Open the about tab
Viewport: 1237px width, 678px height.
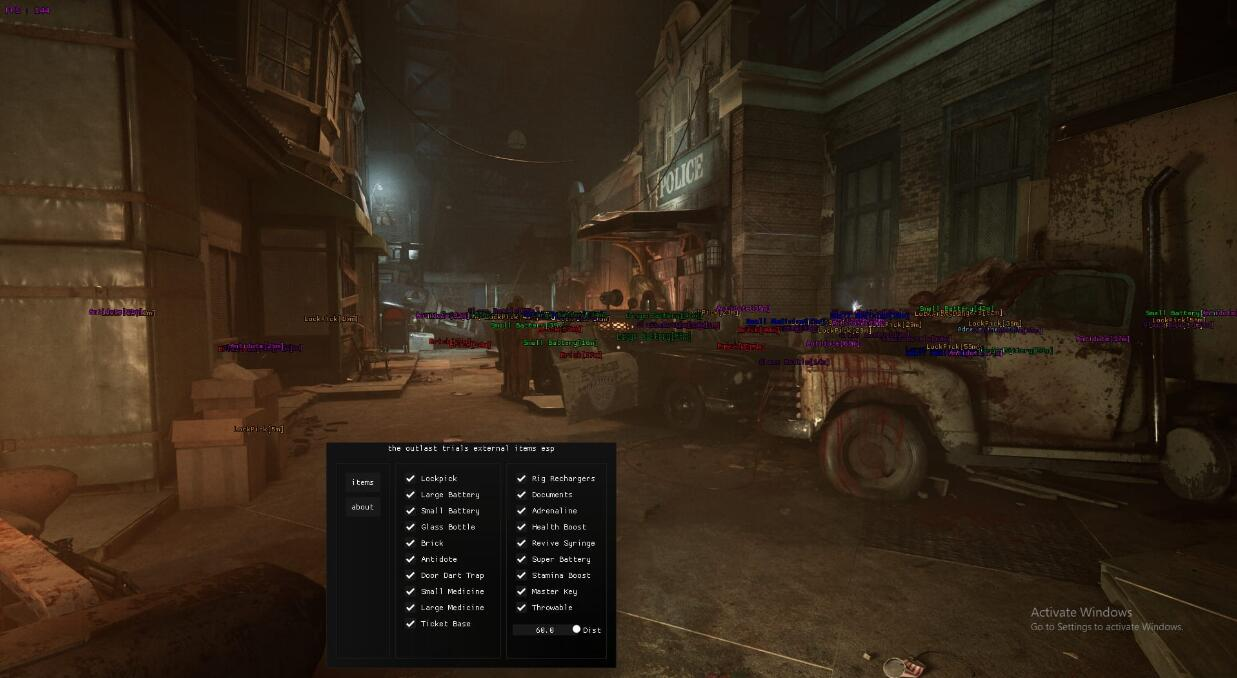363,507
